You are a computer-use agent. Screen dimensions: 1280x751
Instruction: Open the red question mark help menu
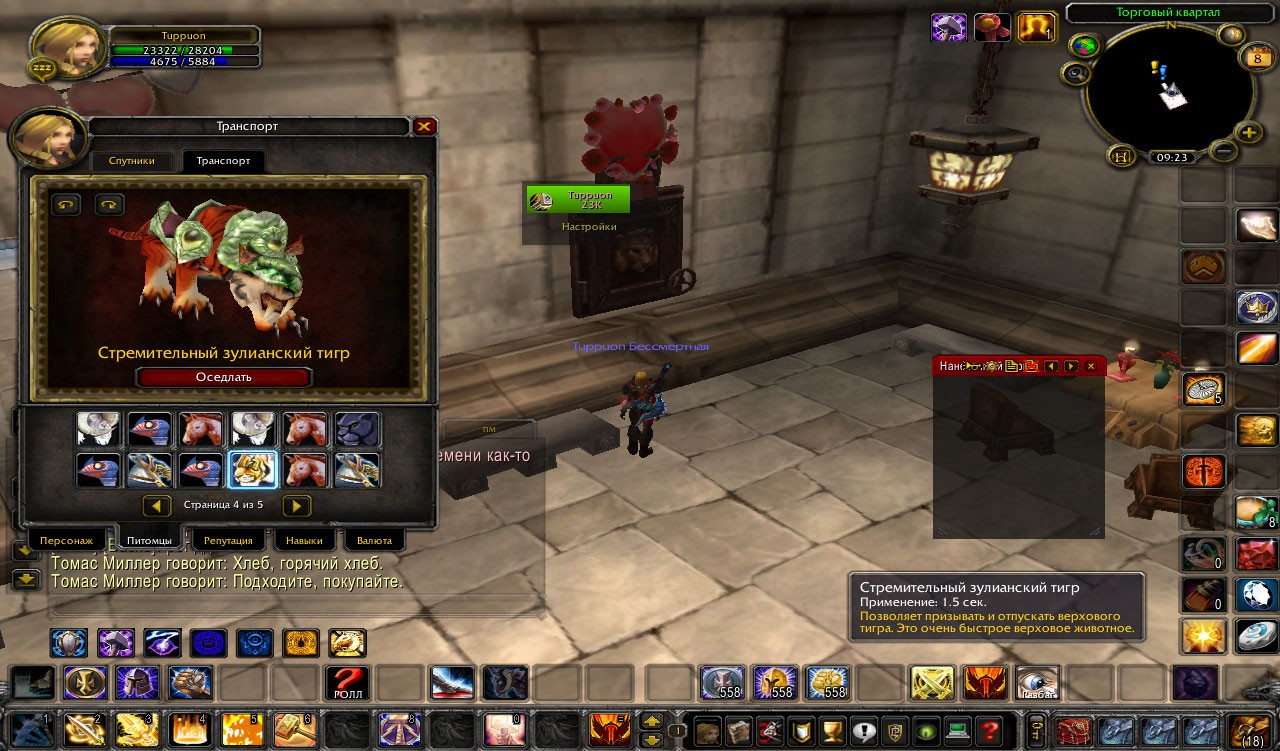(x=990, y=731)
